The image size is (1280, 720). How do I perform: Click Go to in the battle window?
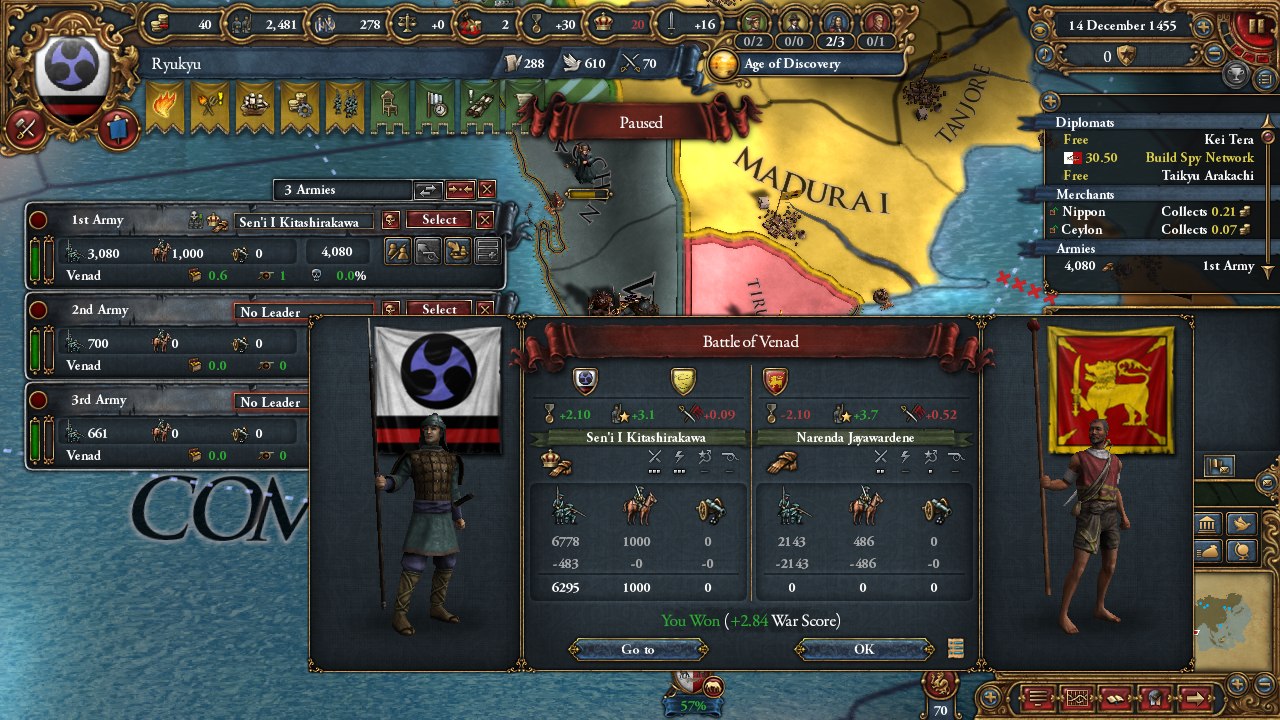point(636,649)
